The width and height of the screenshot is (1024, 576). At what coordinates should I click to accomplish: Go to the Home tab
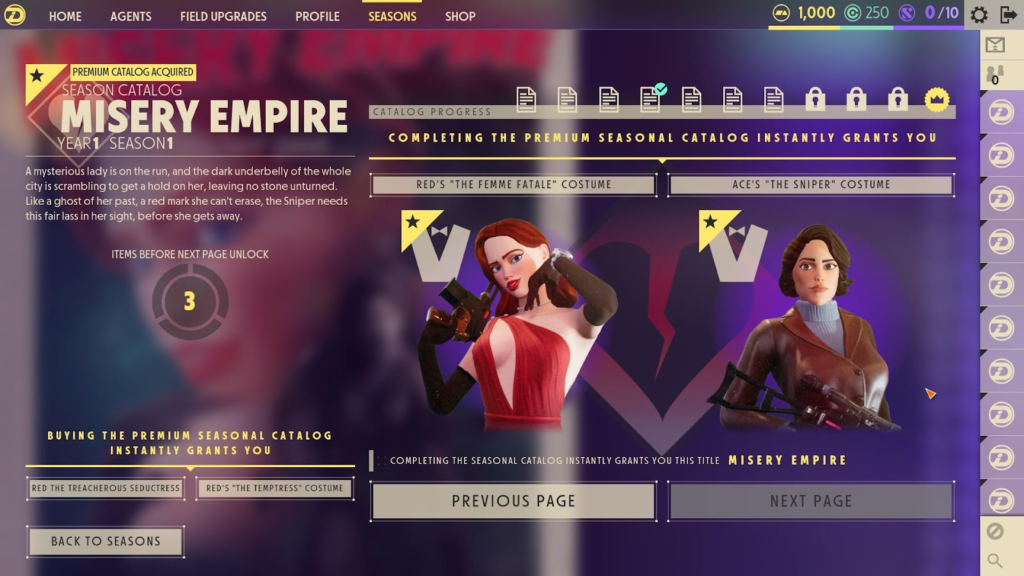[x=65, y=16]
